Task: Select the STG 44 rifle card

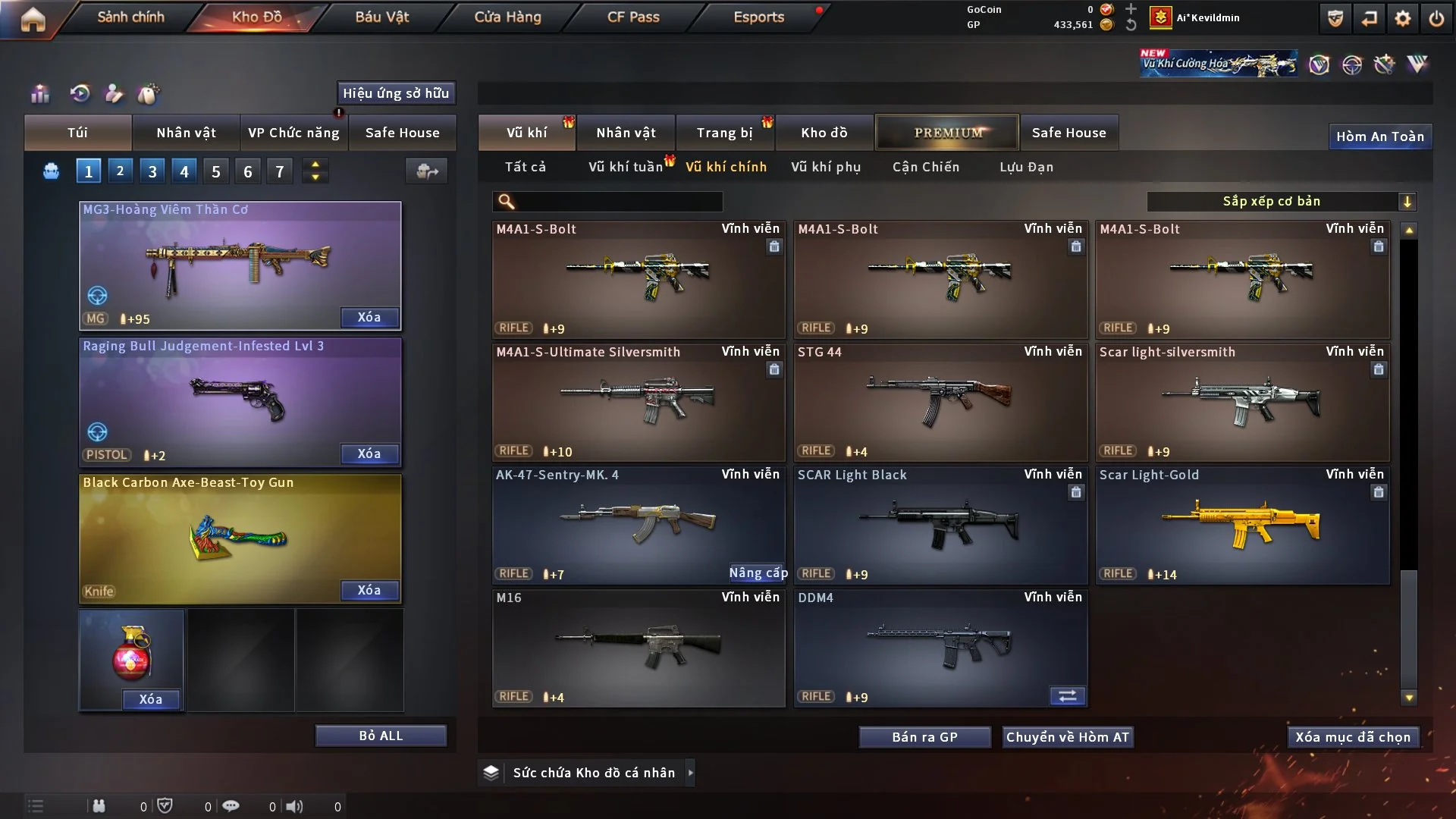Action: [x=940, y=402]
